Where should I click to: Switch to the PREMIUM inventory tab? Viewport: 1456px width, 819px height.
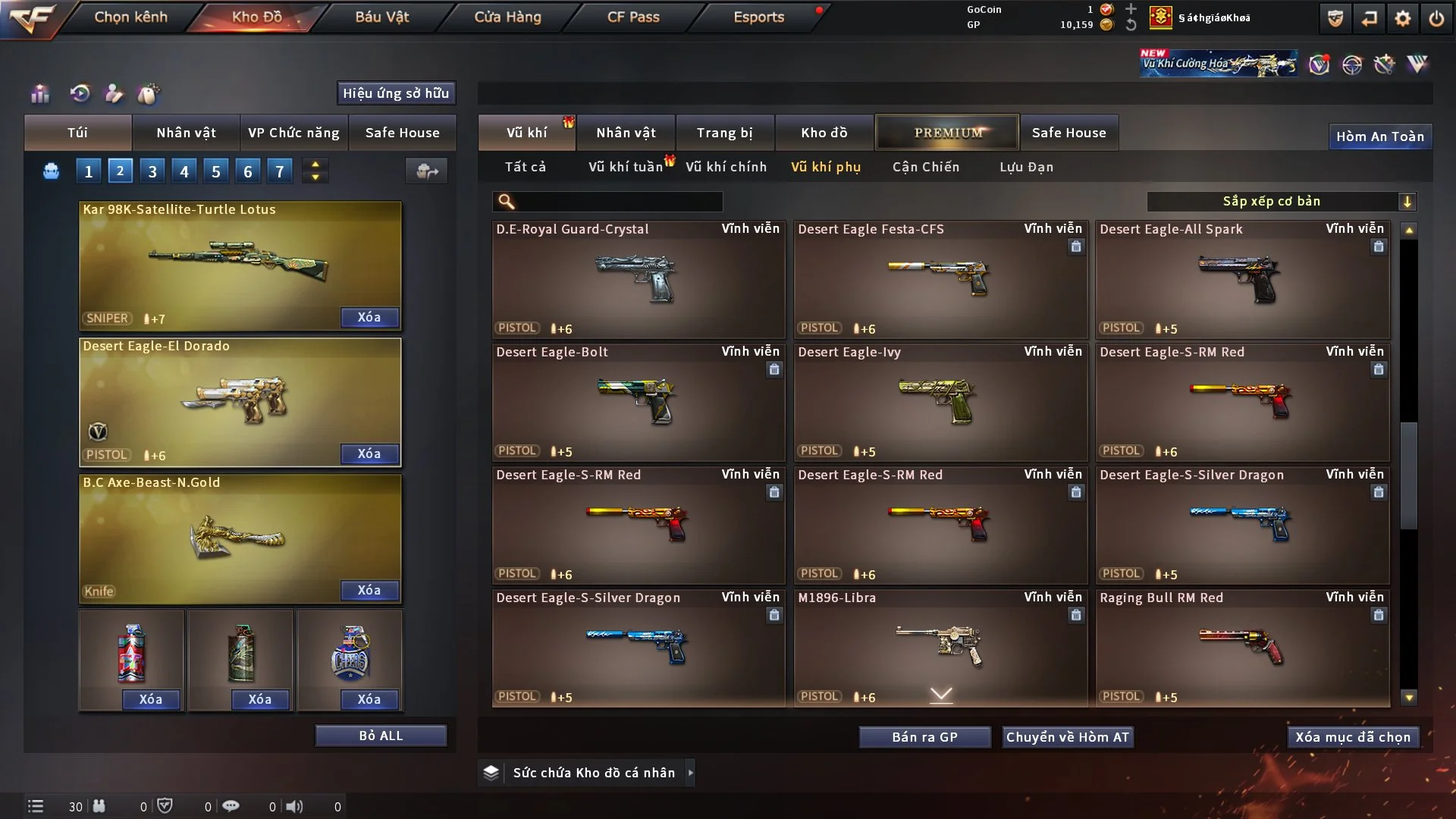click(x=948, y=133)
